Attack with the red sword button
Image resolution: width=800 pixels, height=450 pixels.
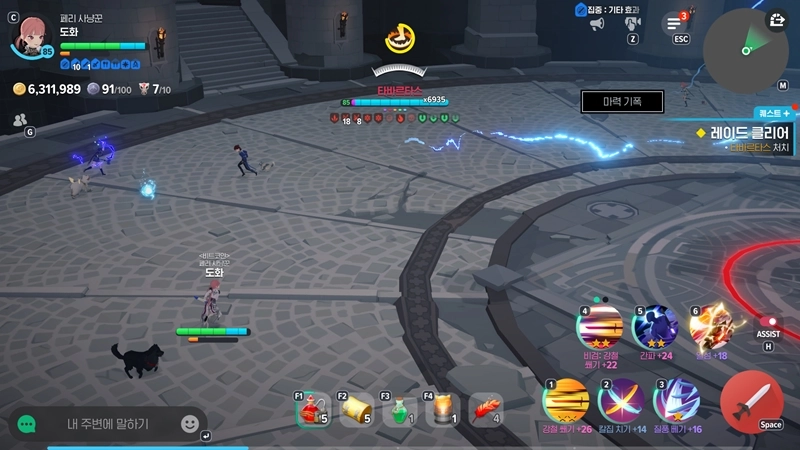[751, 401]
